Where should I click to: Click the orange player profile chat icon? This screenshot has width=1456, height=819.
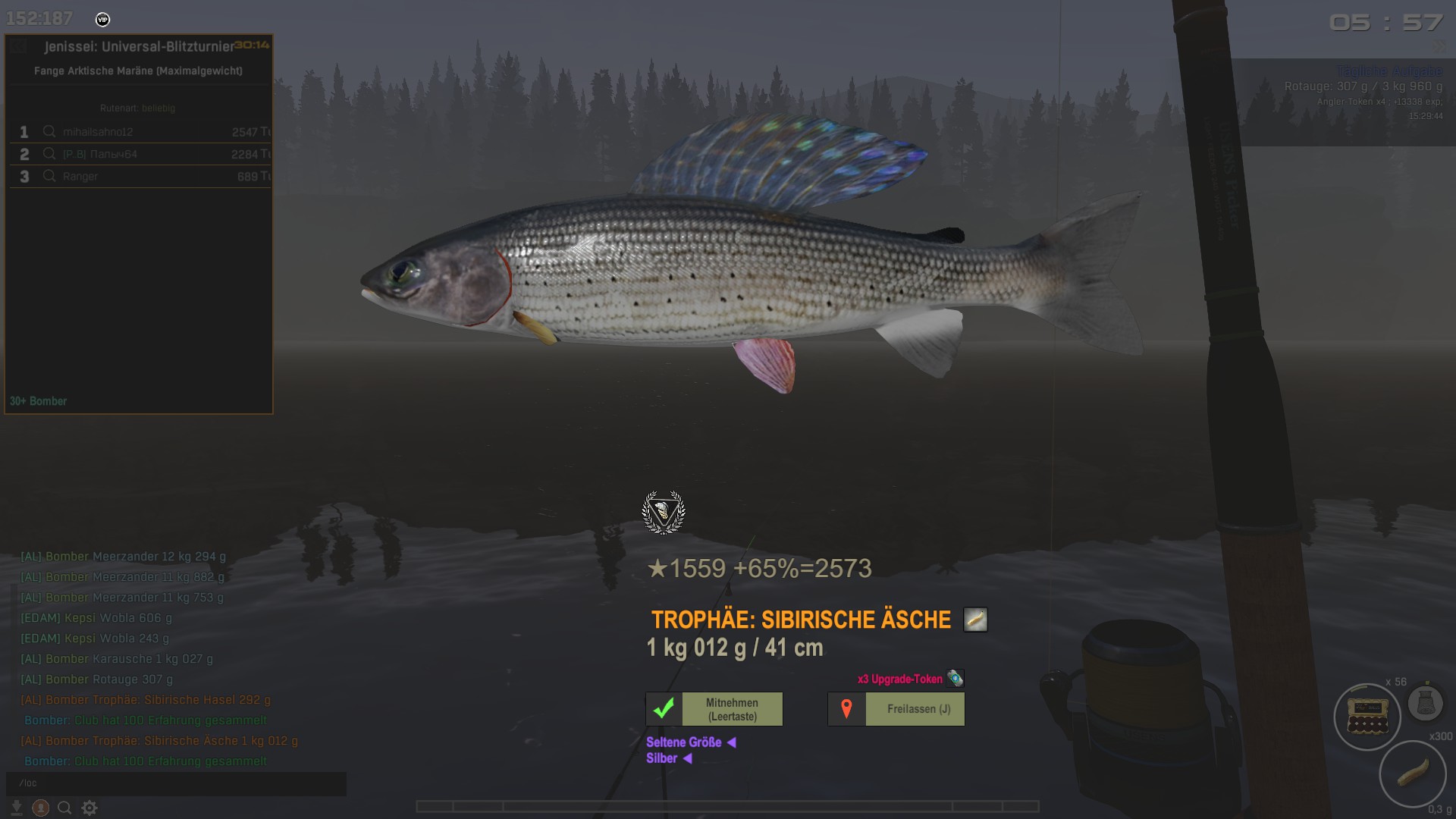coord(41,808)
